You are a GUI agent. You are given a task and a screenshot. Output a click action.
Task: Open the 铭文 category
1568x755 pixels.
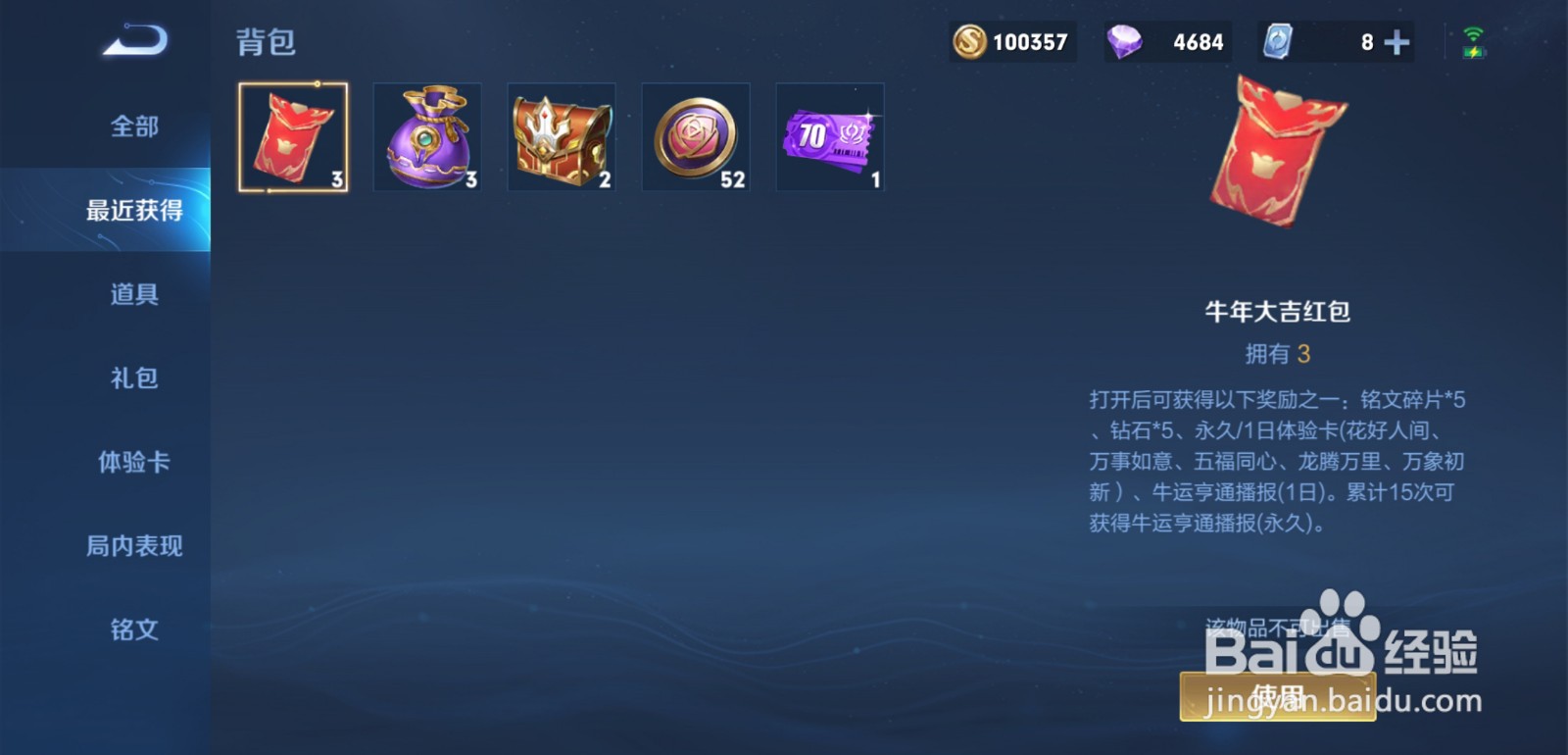pos(132,630)
